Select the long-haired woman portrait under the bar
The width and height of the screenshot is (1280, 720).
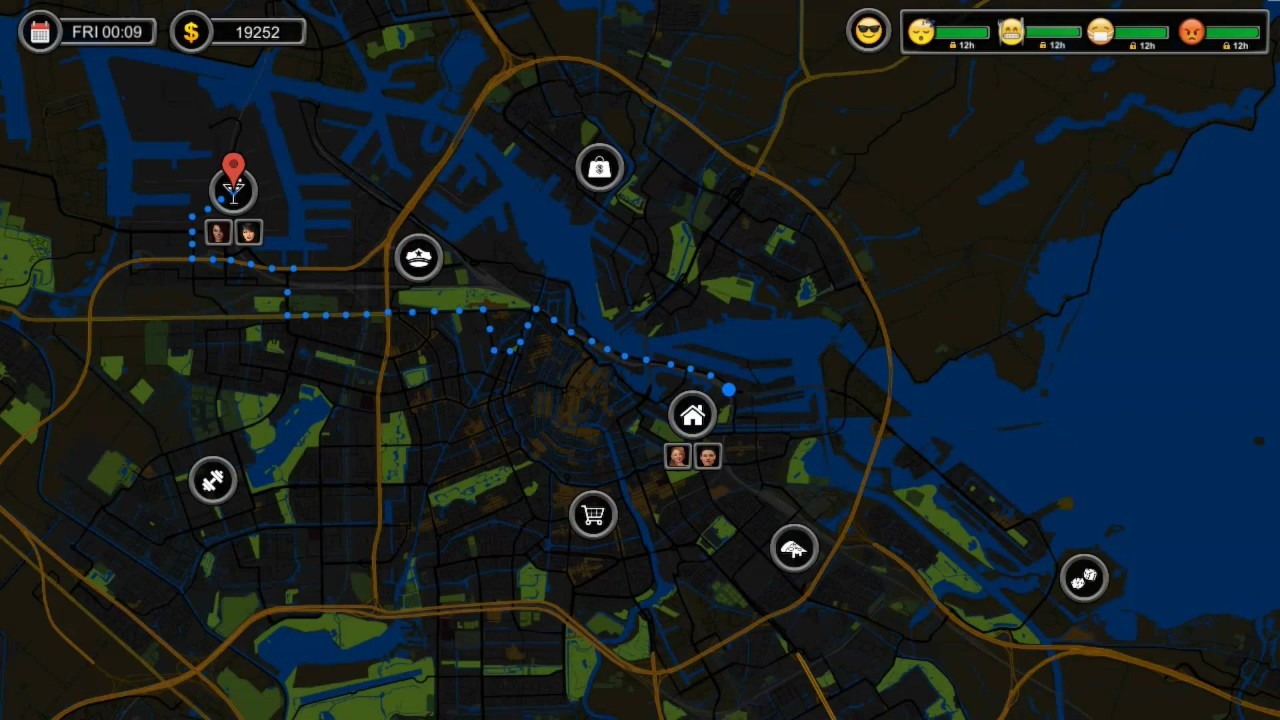point(218,233)
